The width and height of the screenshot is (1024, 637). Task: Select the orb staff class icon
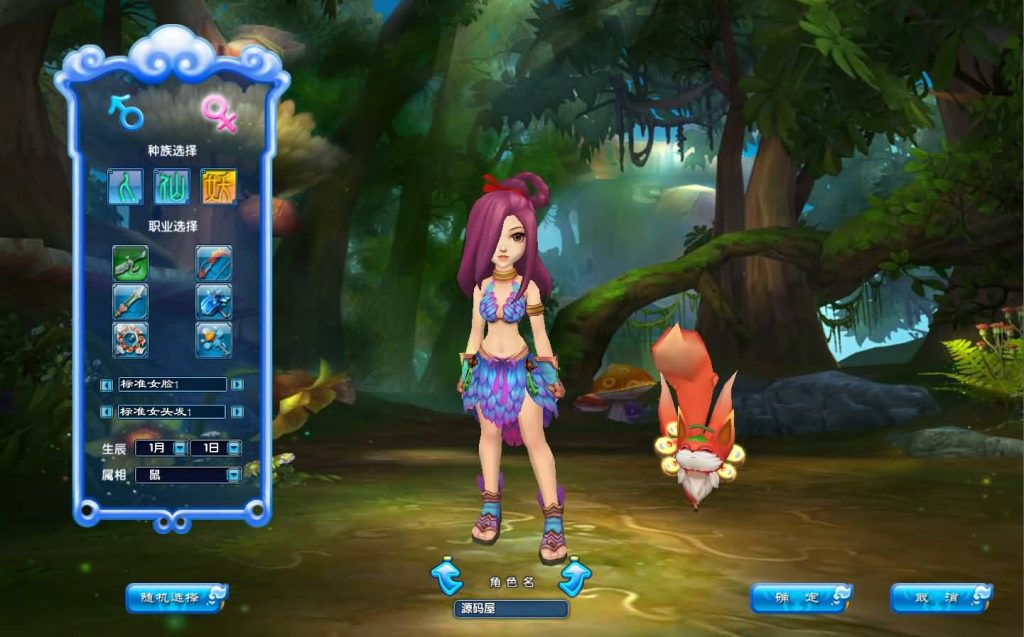pos(214,339)
